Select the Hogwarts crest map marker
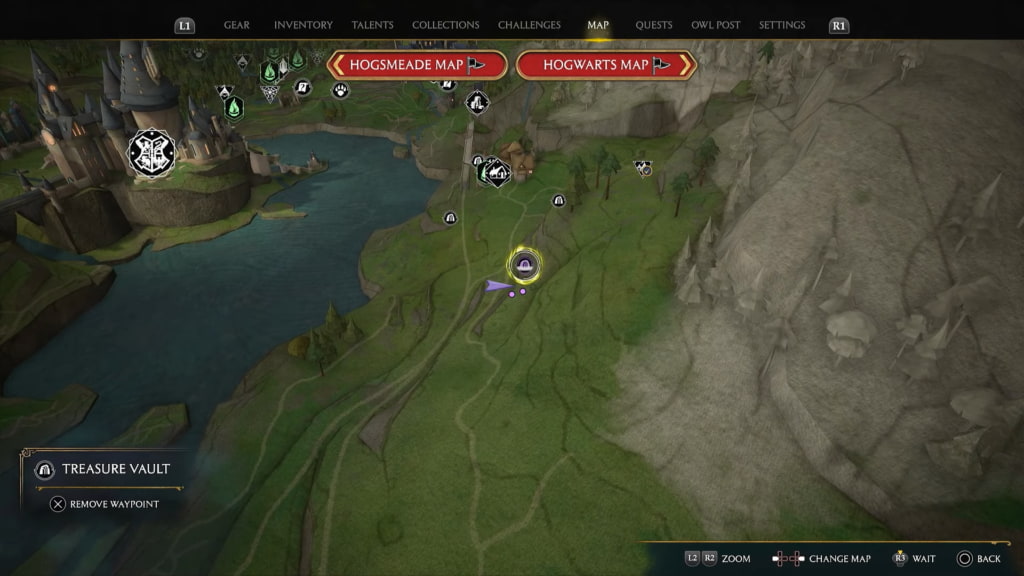1024x576 pixels. (152, 153)
